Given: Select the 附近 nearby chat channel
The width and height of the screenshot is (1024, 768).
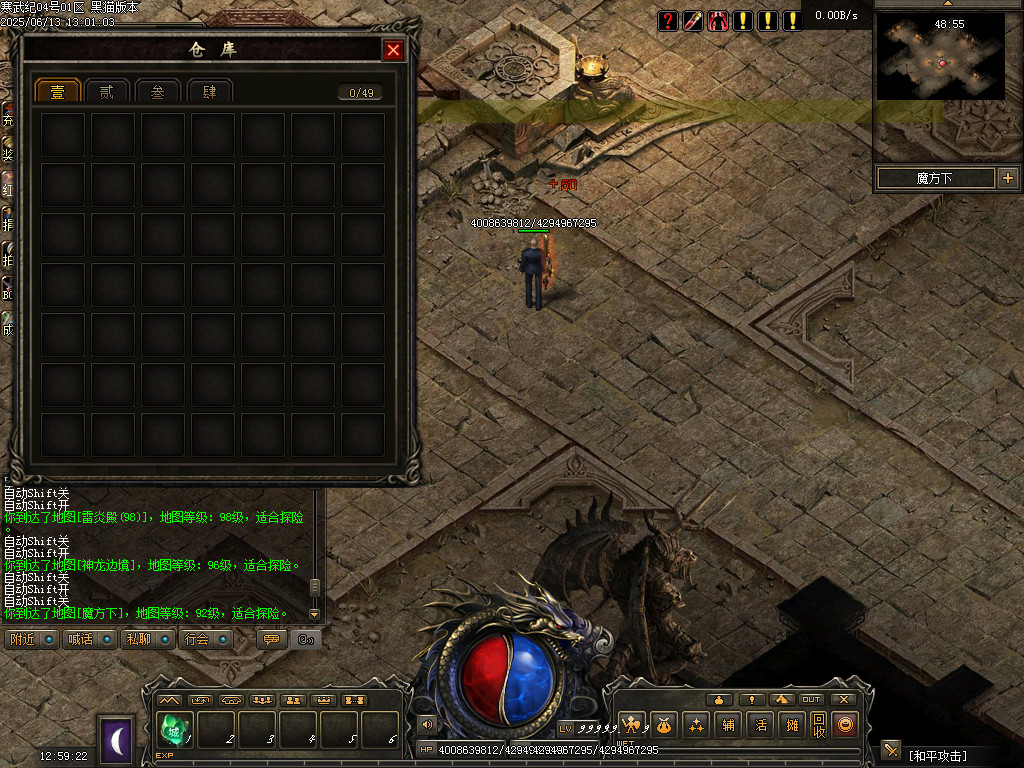Looking at the screenshot, I should (31, 639).
